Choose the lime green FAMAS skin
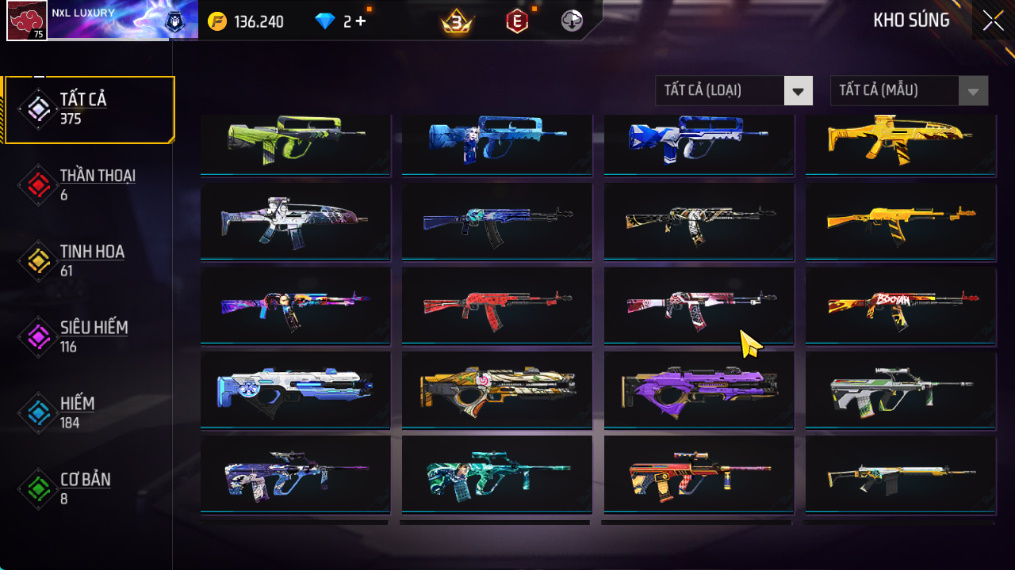Screen dimensions: 1015x570 click(295, 139)
